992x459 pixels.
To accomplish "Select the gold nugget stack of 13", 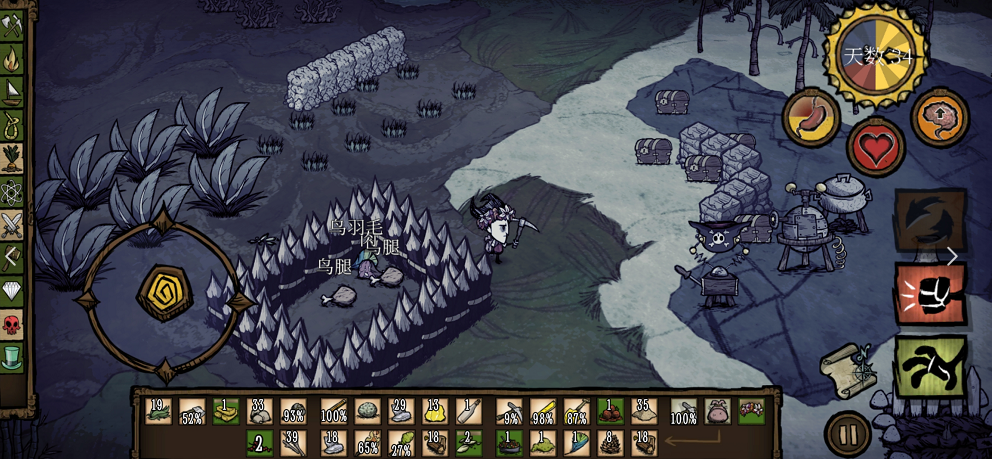I will (435, 411).
